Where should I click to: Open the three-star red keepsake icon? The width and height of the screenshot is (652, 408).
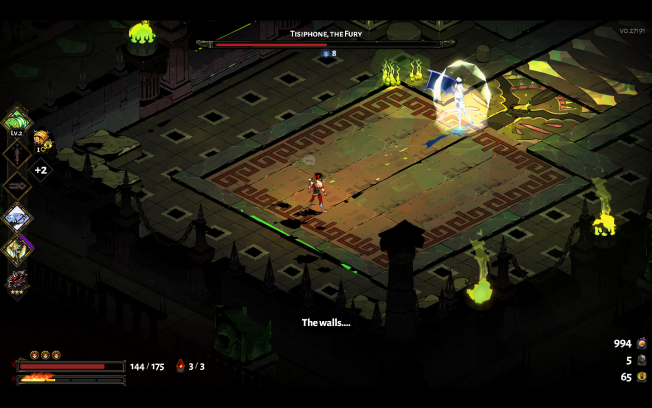17,279
